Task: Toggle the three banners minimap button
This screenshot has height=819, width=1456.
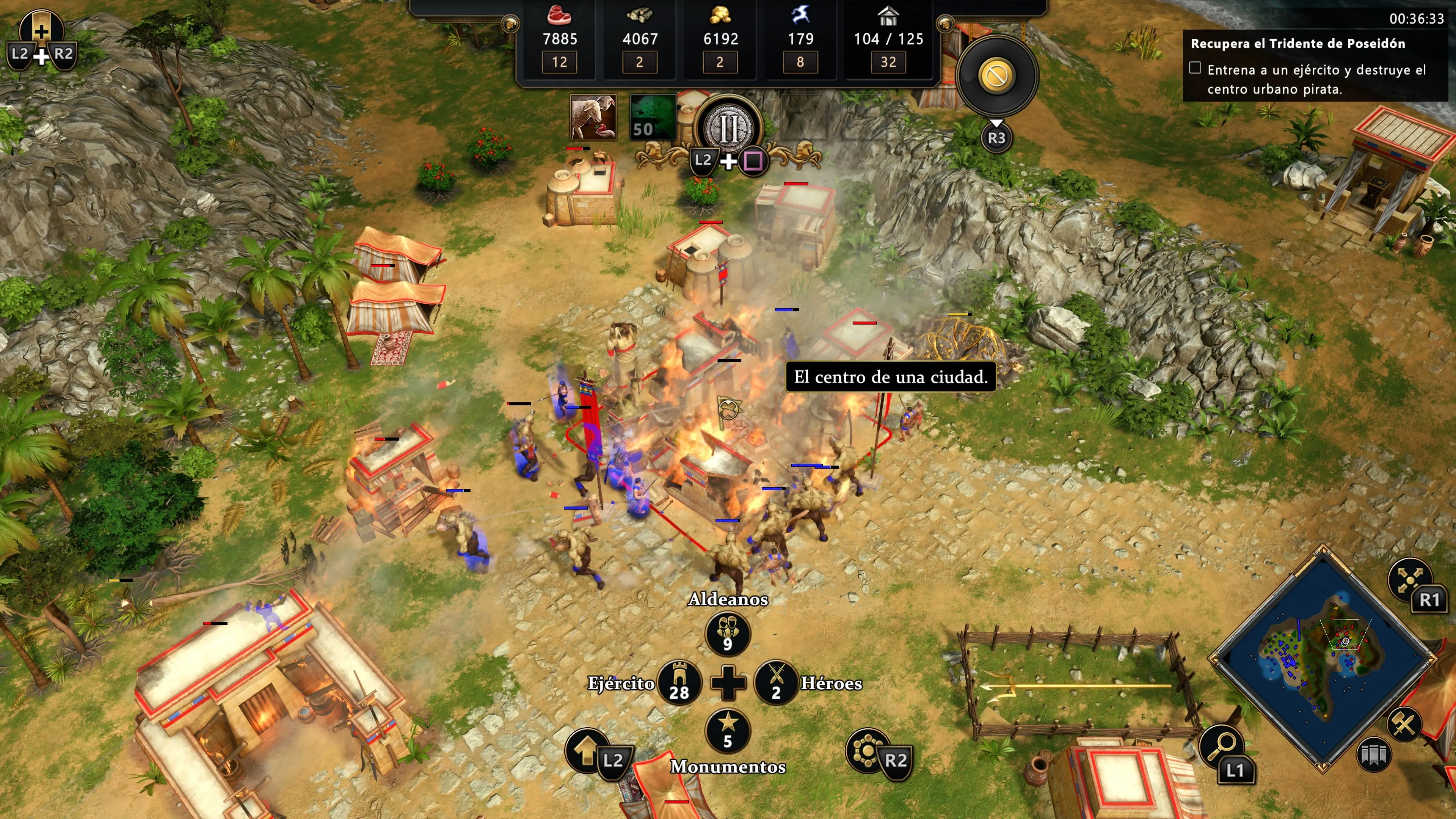Action: point(1373,755)
